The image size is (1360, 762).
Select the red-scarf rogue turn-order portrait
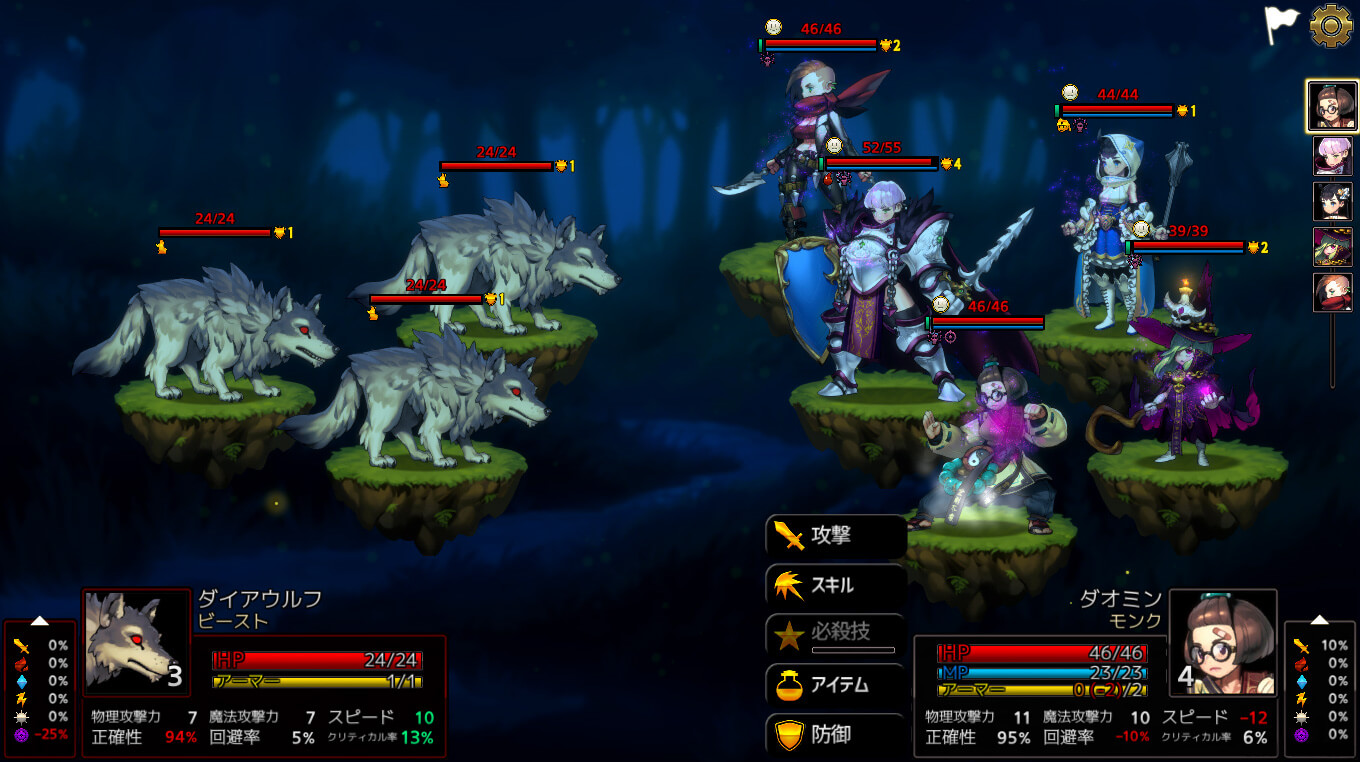(1332, 293)
